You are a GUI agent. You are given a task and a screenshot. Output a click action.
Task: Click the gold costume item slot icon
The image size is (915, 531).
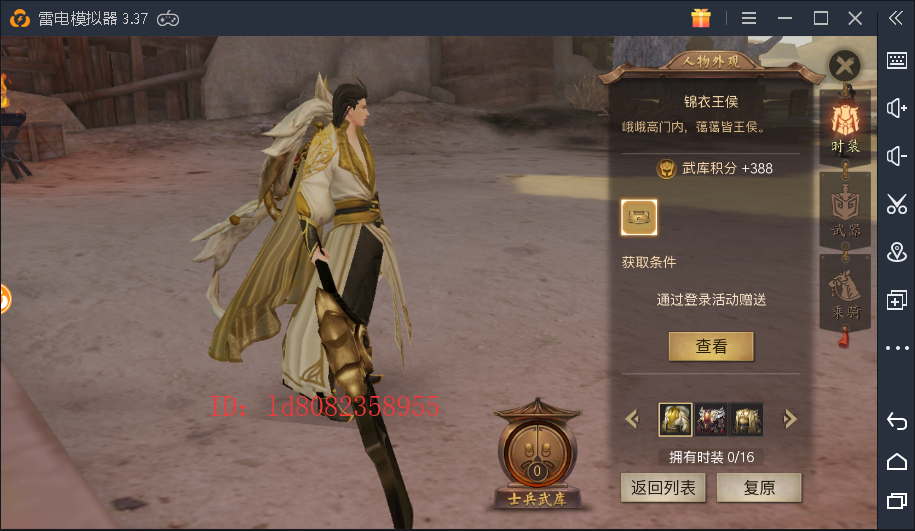point(640,217)
